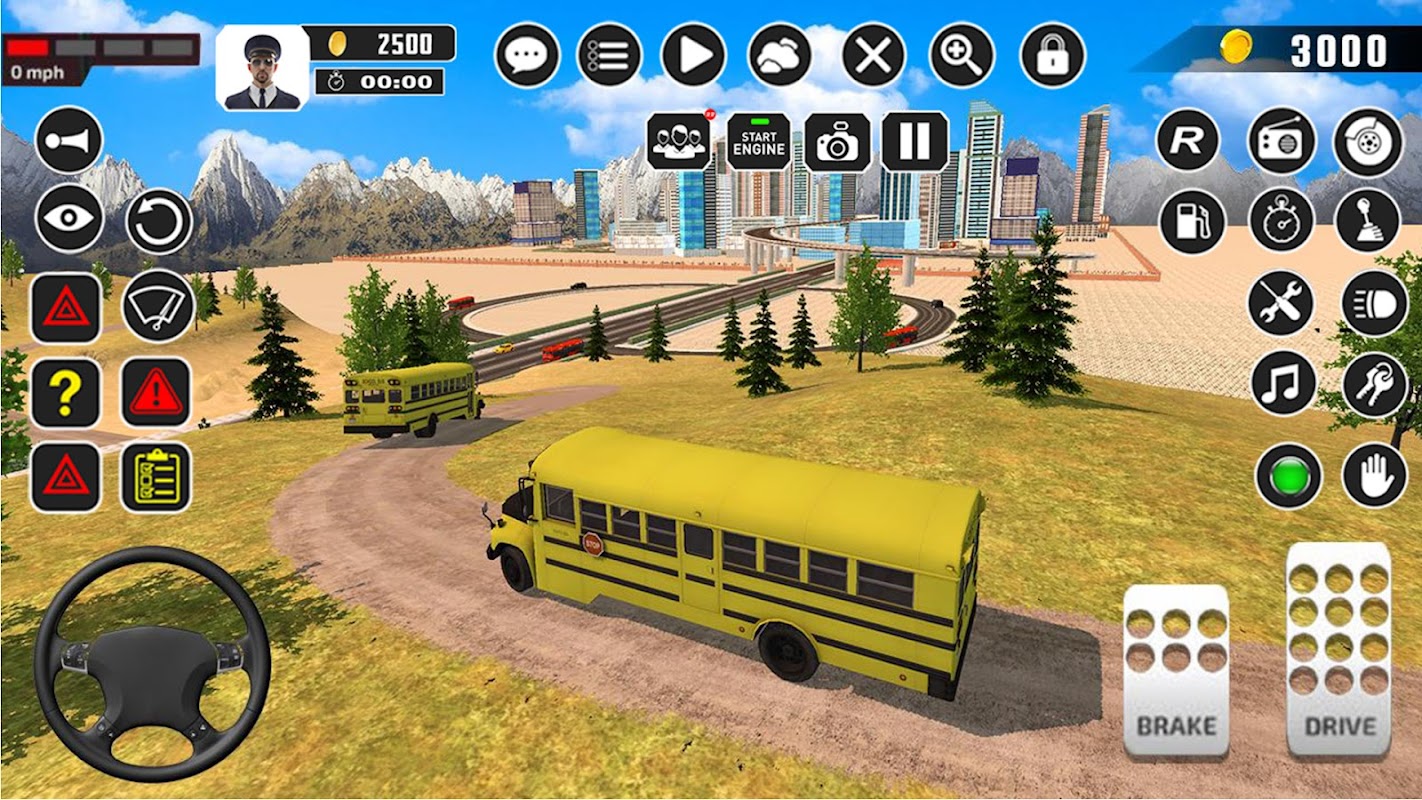
Task: Toggle the weather cloud icon
Action: [x=780, y=55]
